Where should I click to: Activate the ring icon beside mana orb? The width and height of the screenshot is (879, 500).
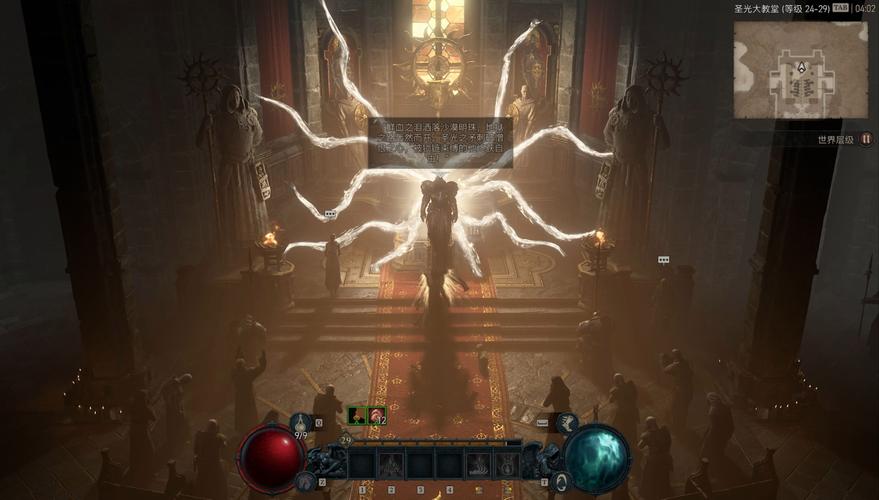(x=563, y=483)
